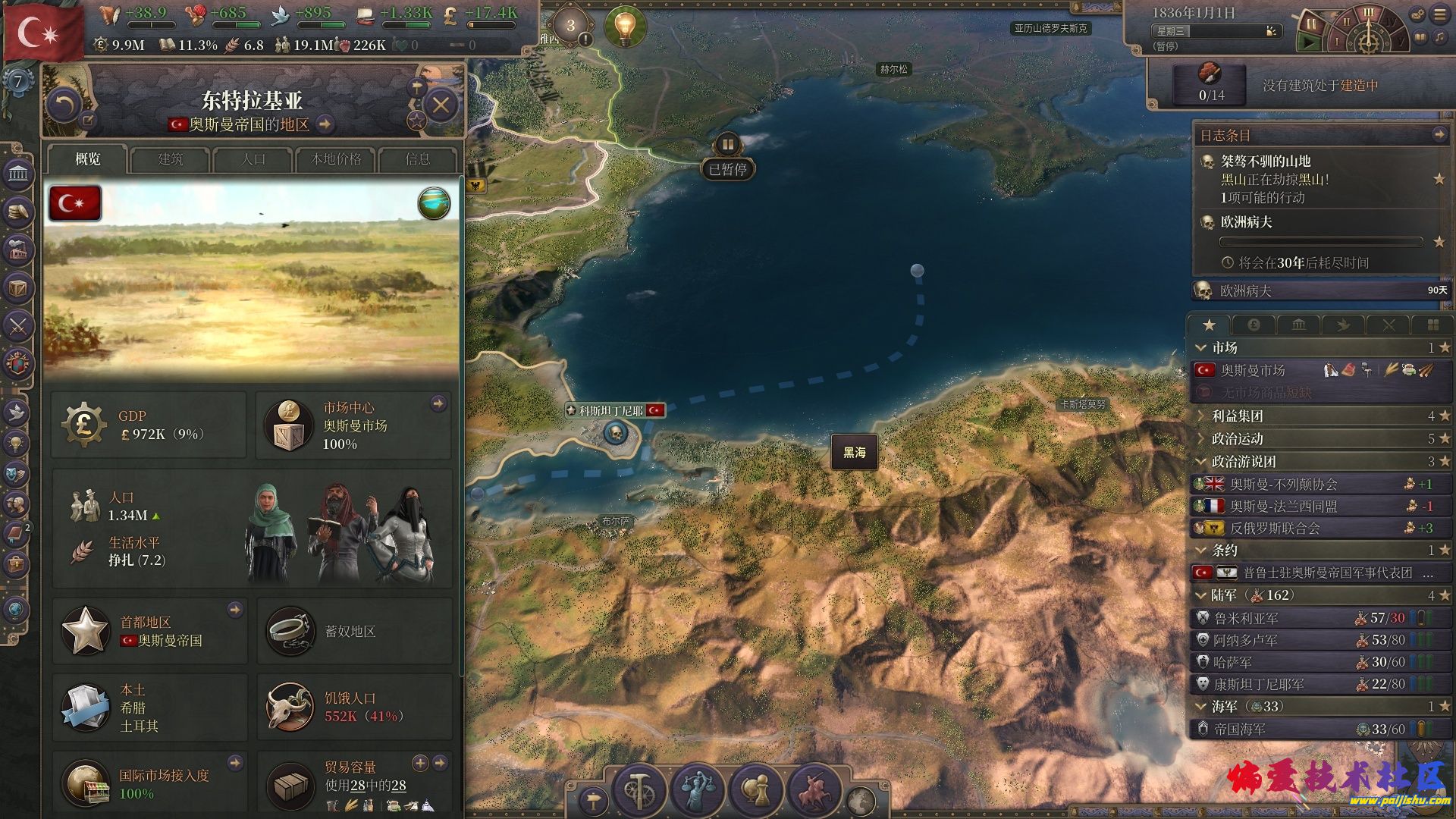1456x819 pixels.
Task: Click the Ottoman flag in top corner
Action: coord(42,32)
